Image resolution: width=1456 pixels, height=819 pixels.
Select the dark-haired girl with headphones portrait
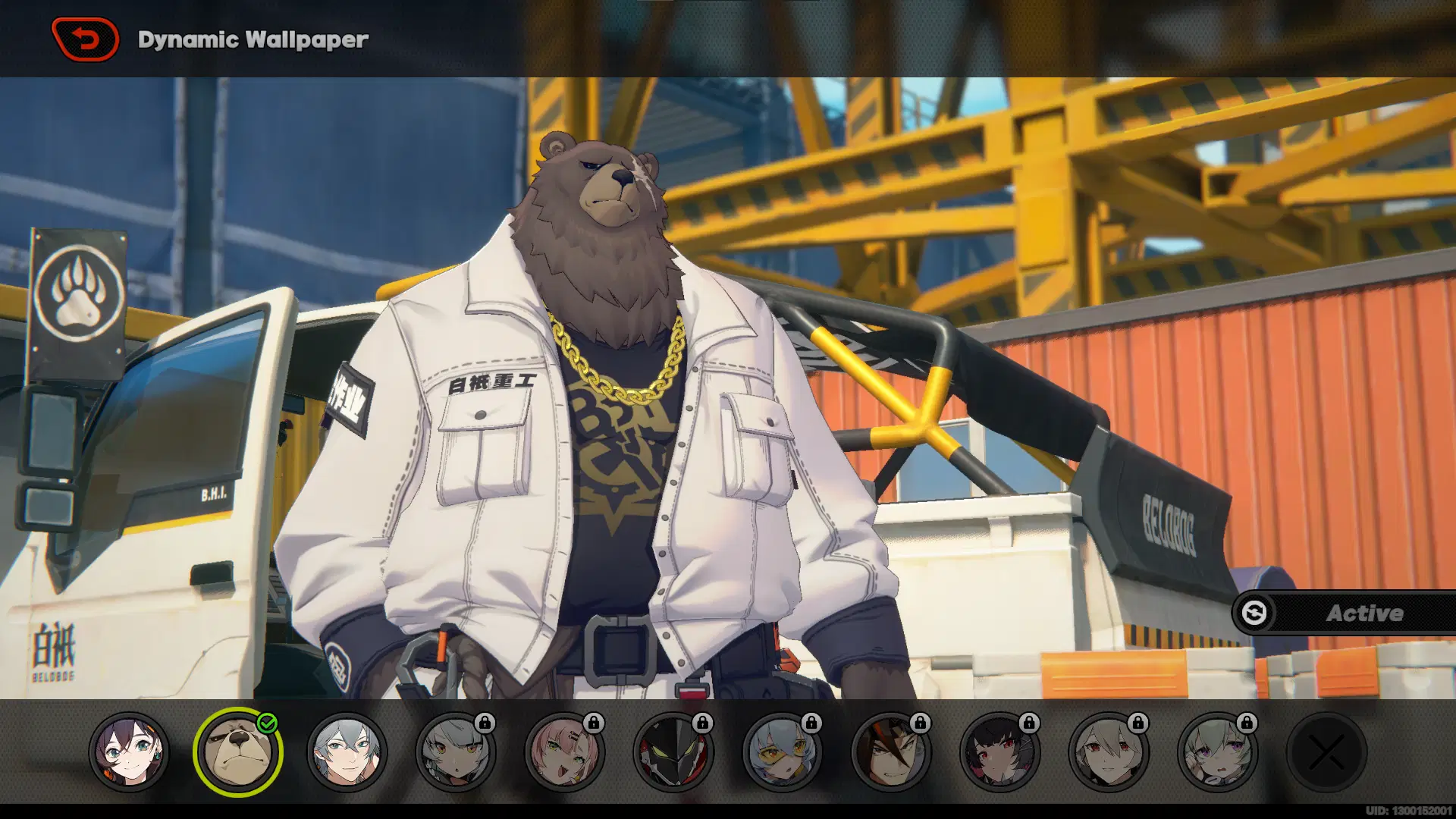129,752
